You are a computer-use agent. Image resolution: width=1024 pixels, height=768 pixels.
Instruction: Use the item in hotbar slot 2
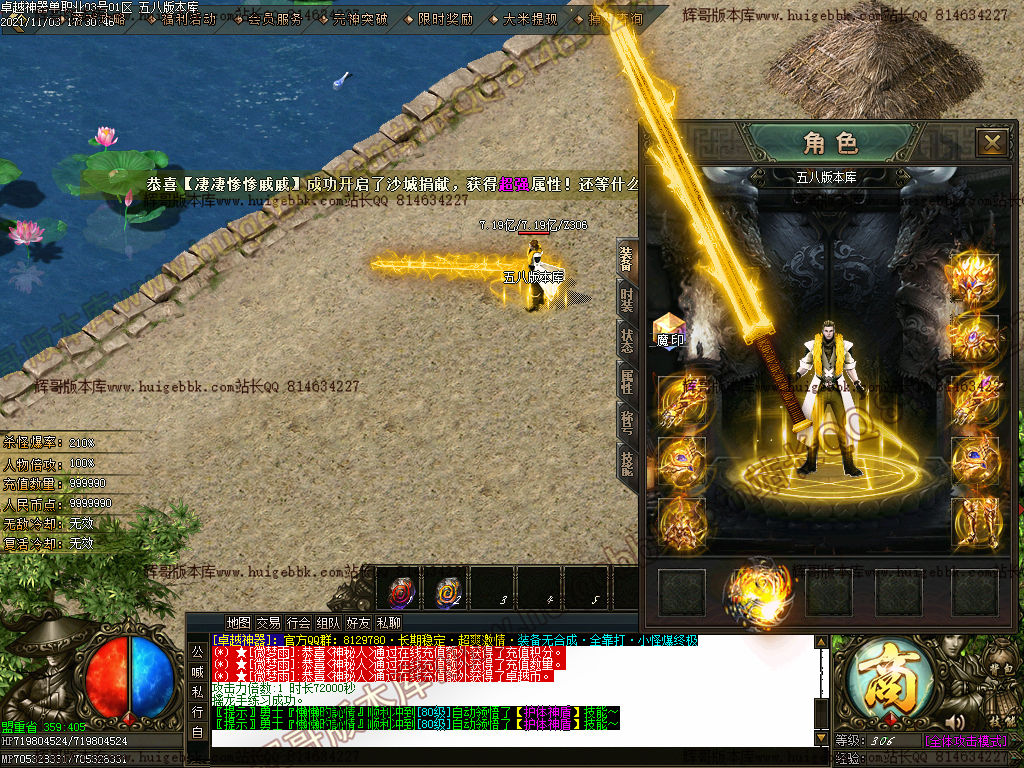point(447,591)
